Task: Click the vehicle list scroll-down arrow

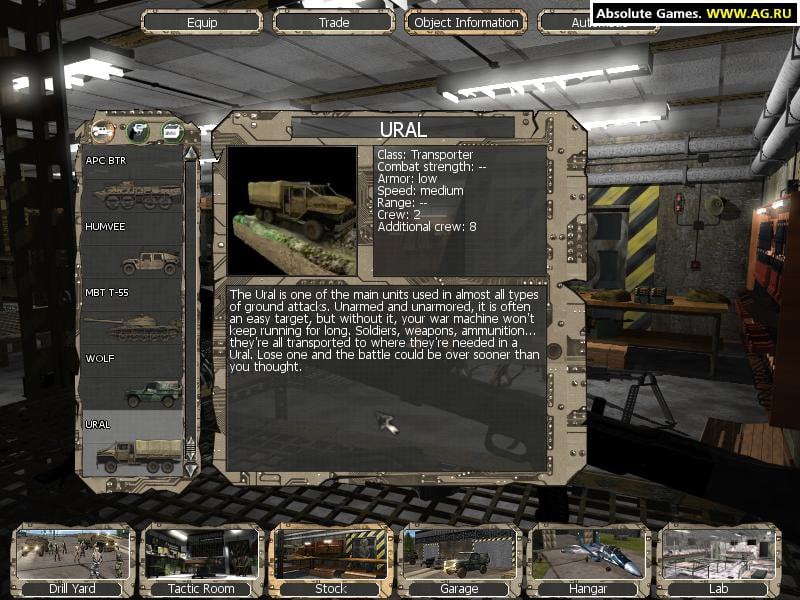Action: coord(190,468)
